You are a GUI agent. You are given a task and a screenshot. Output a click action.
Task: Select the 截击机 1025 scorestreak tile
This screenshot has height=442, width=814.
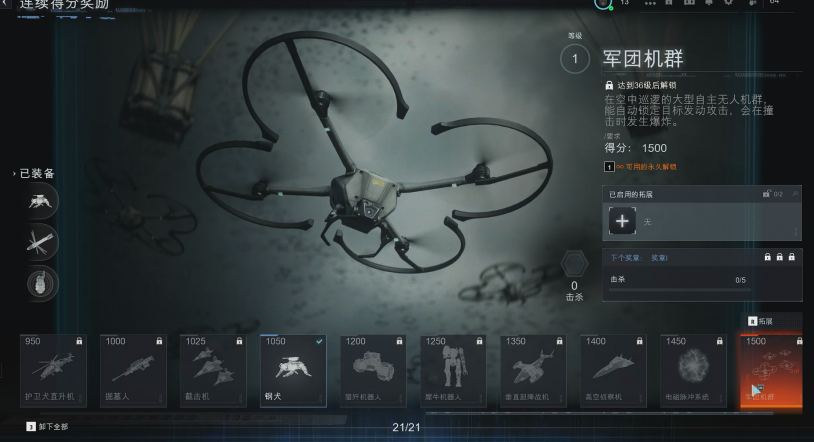[213, 370]
